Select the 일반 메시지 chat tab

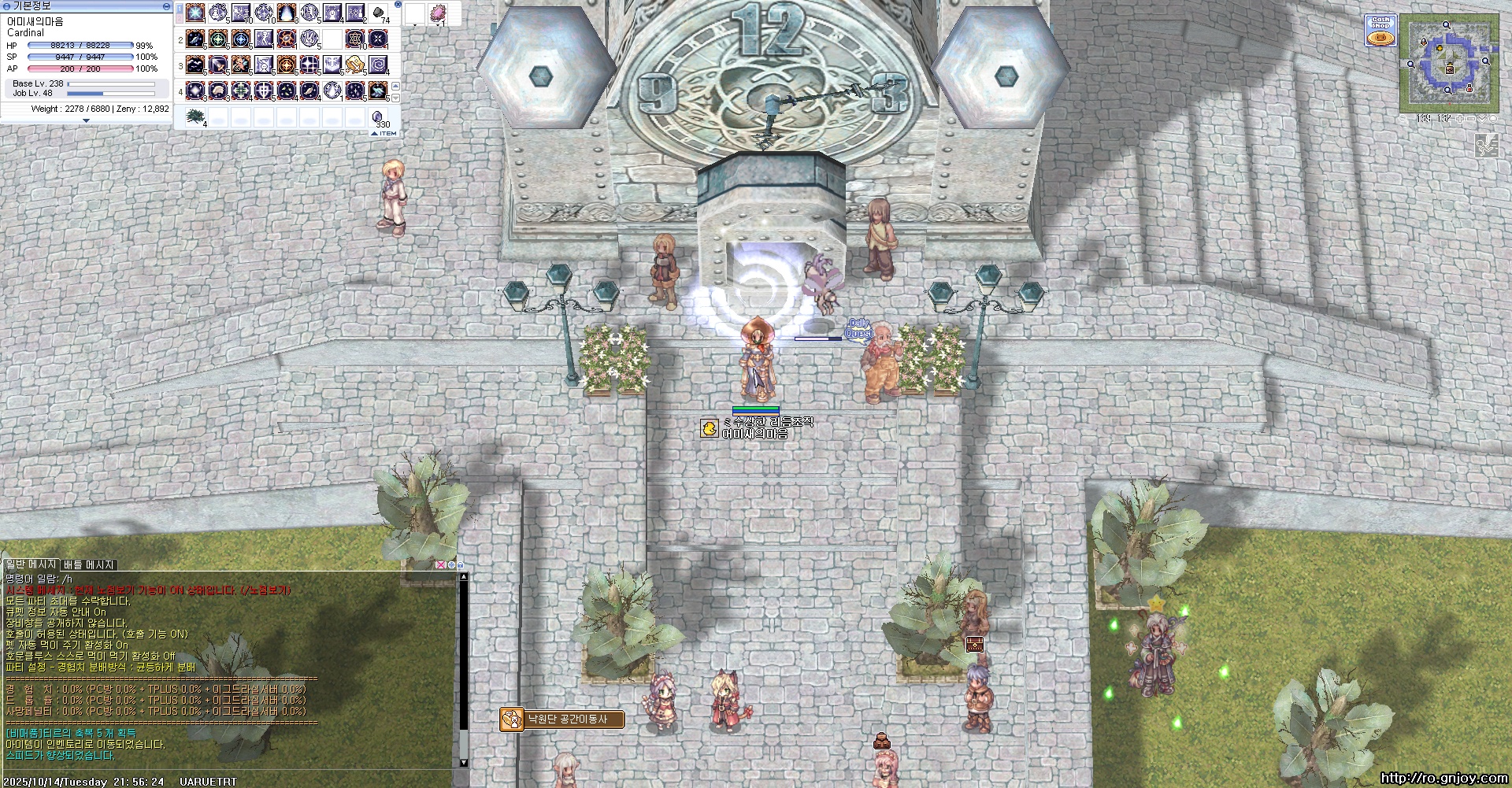point(31,564)
